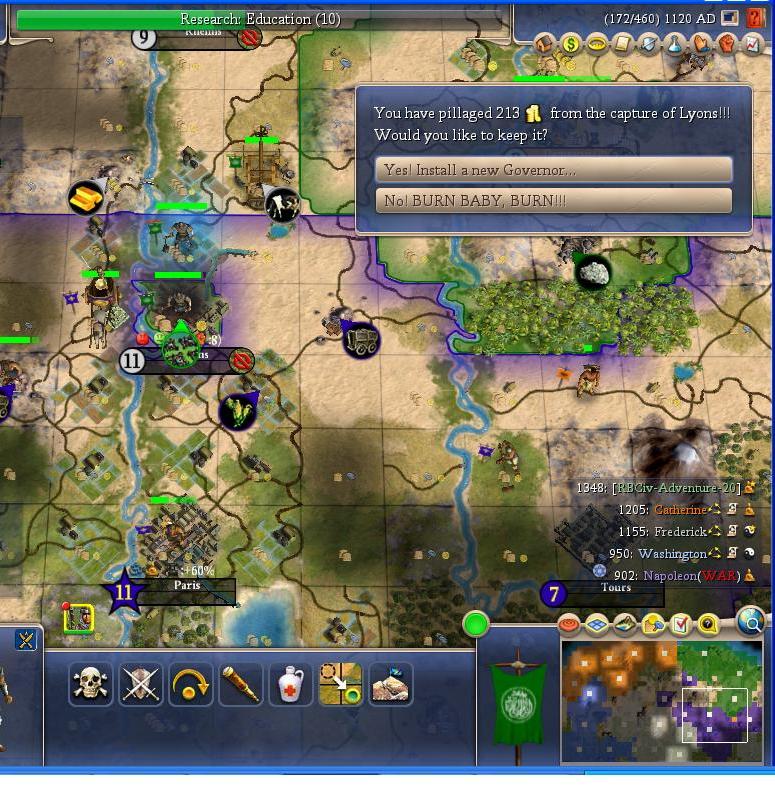Toggle the checkmark scores display button
This screenshot has height=800, width=775.
pos(681,625)
